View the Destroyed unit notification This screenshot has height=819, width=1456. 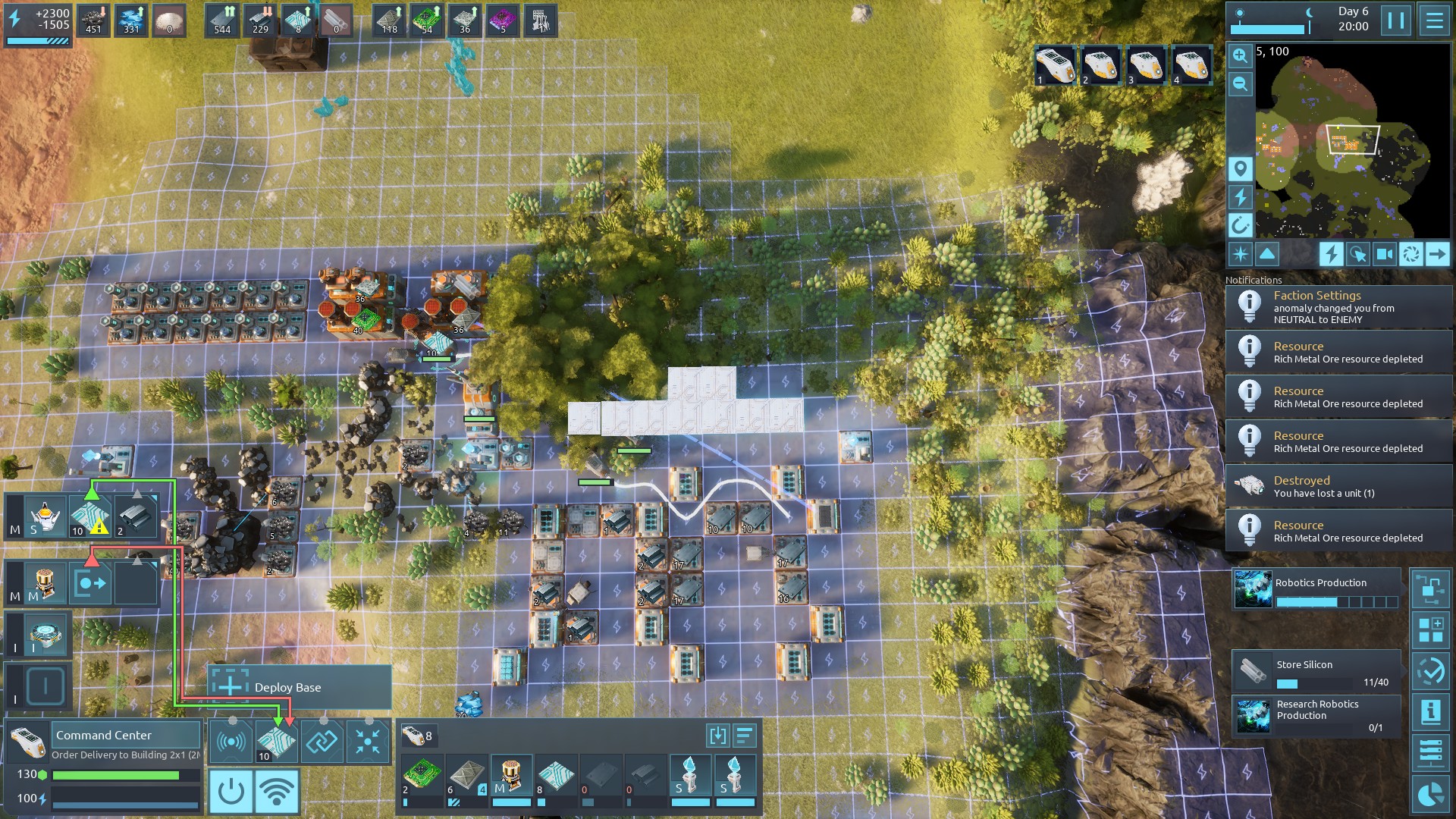[x=1338, y=486]
